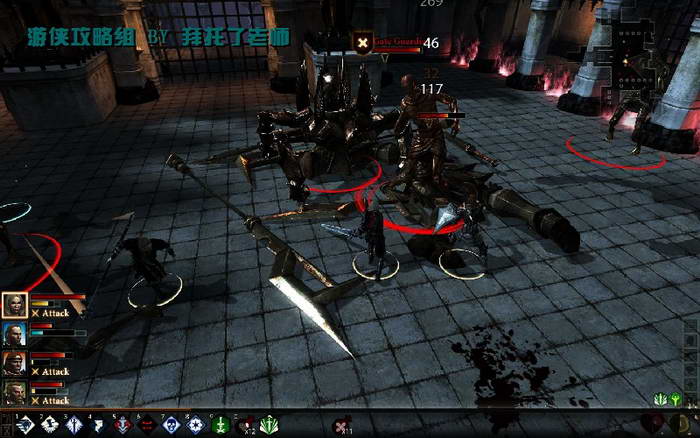Trigger the ability in hotbar slot 3
Viewport: 700px width, 438px height.
point(74,425)
